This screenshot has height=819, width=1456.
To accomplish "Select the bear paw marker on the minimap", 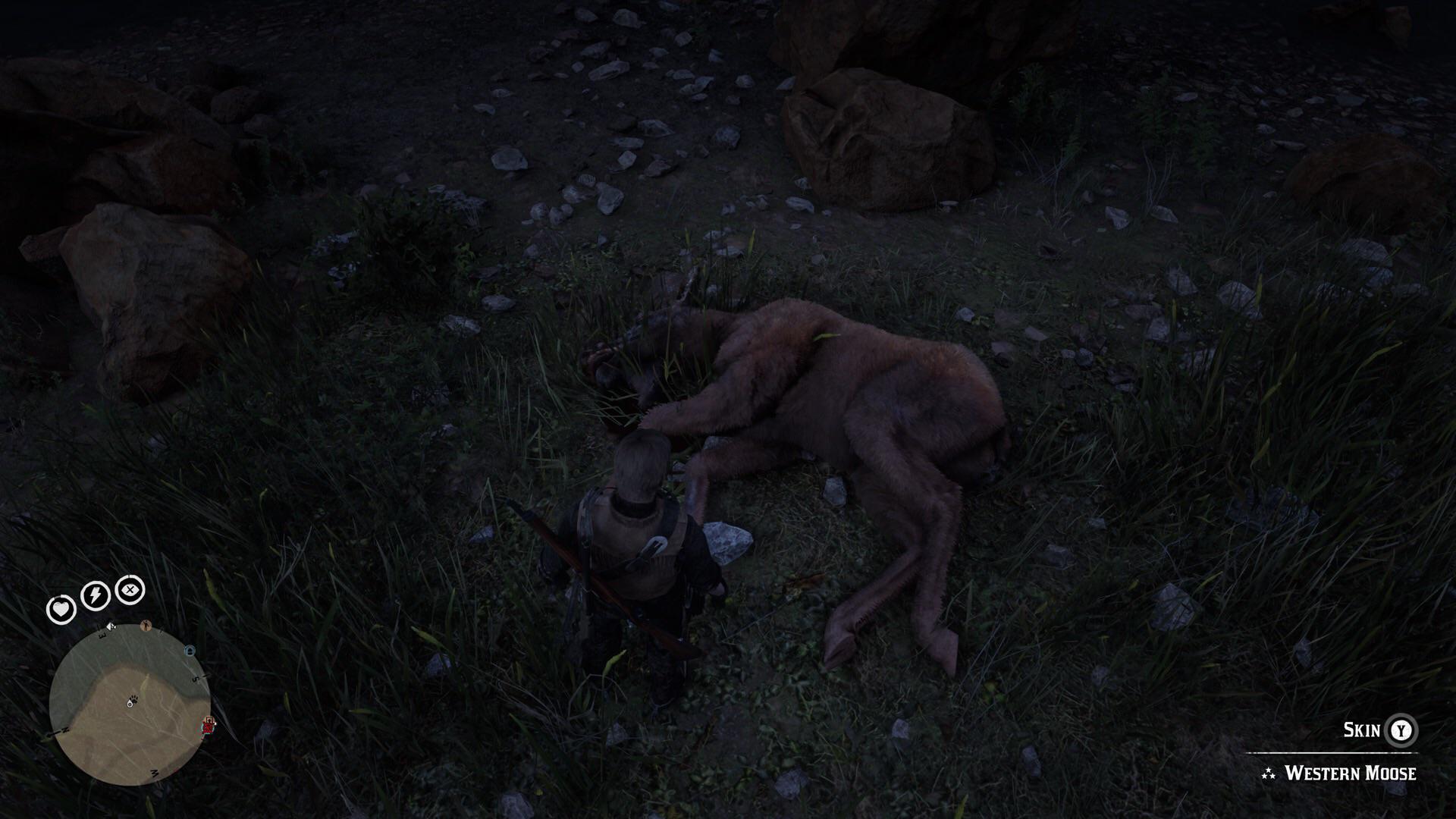I will 133,698.
